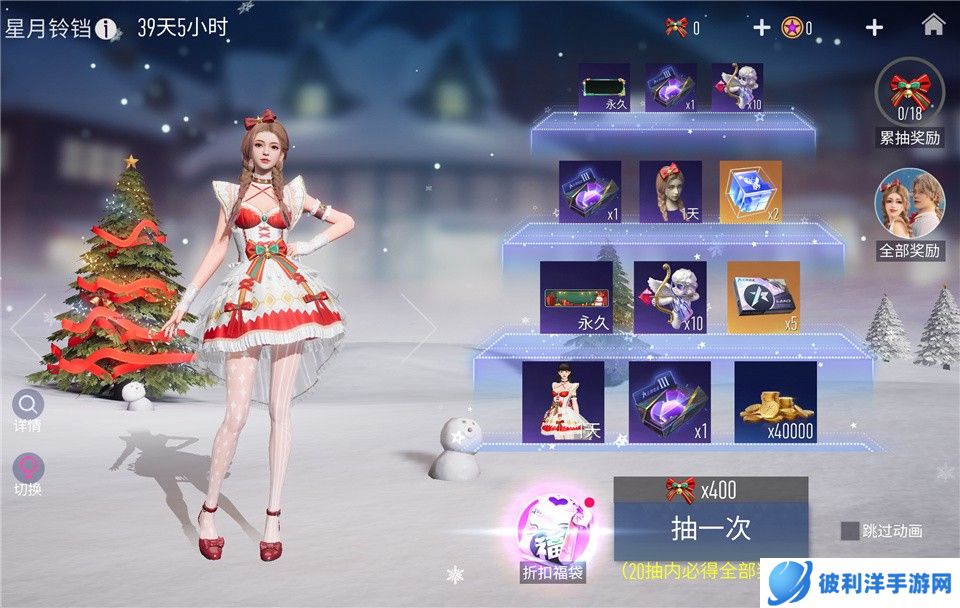
Task: Select the Christmas dress outfit reward tile
Action: tap(562, 402)
